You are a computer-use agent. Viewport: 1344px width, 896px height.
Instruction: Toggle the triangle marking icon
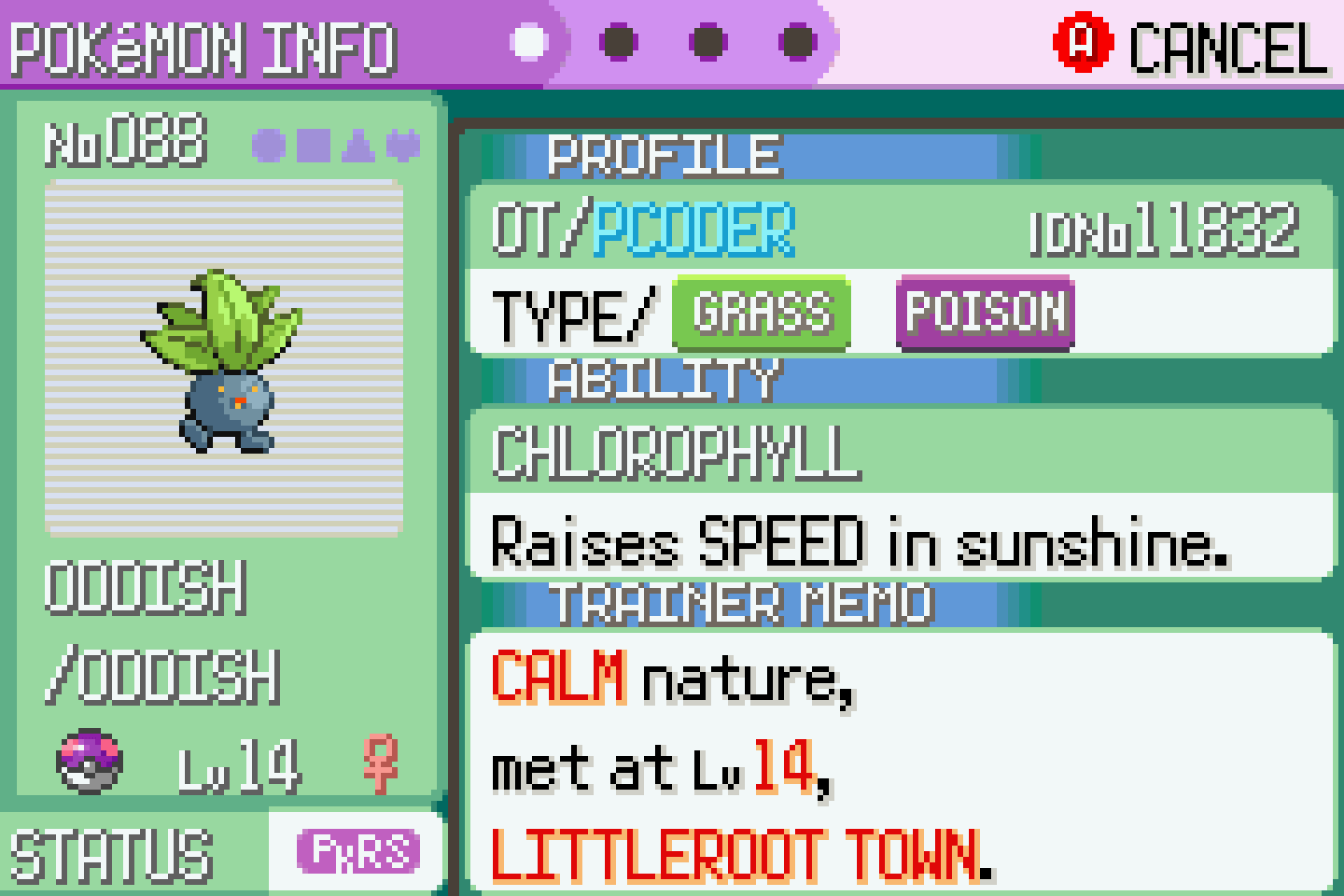point(358,146)
